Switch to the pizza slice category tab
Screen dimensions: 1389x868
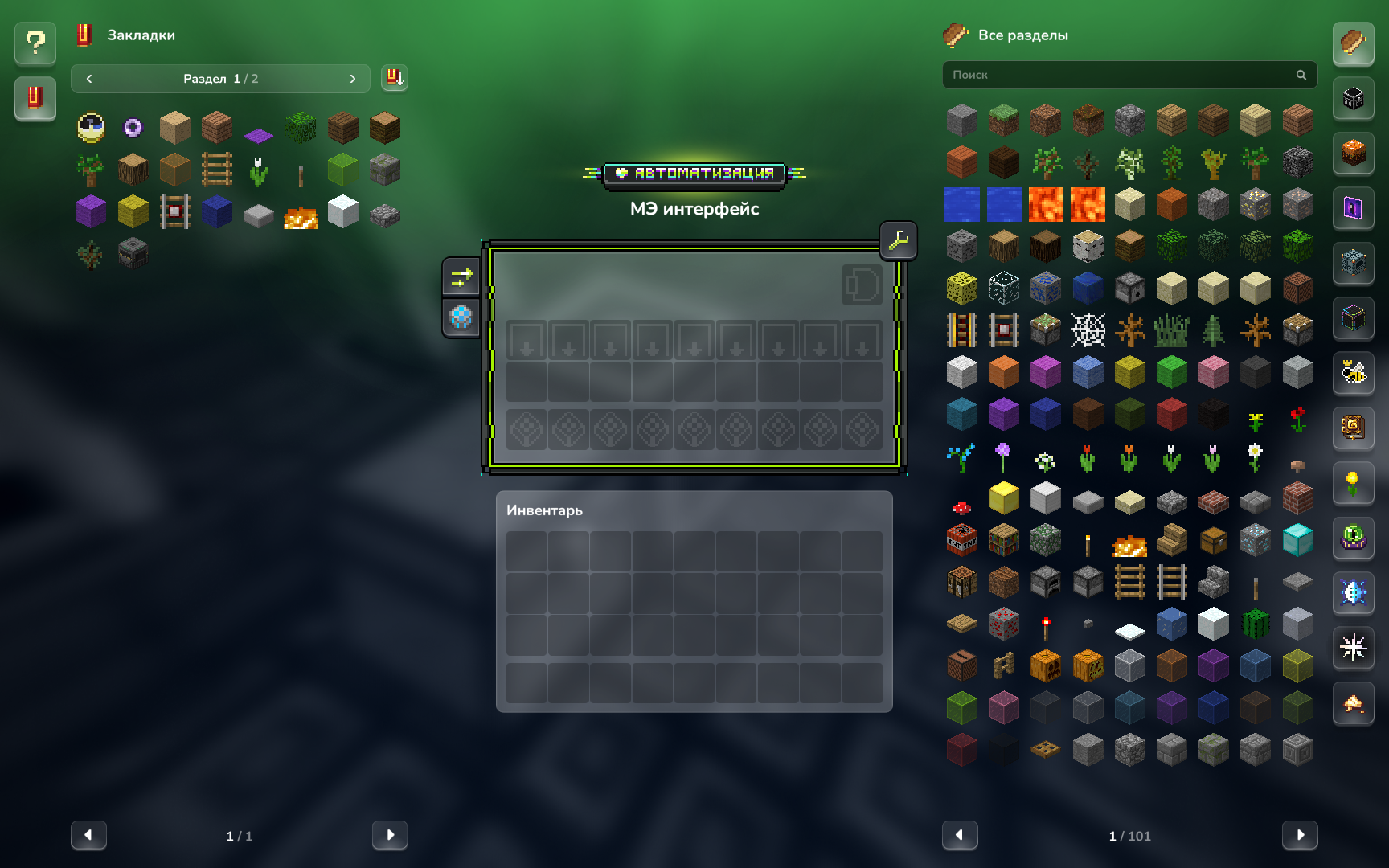click(x=1354, y=704)
